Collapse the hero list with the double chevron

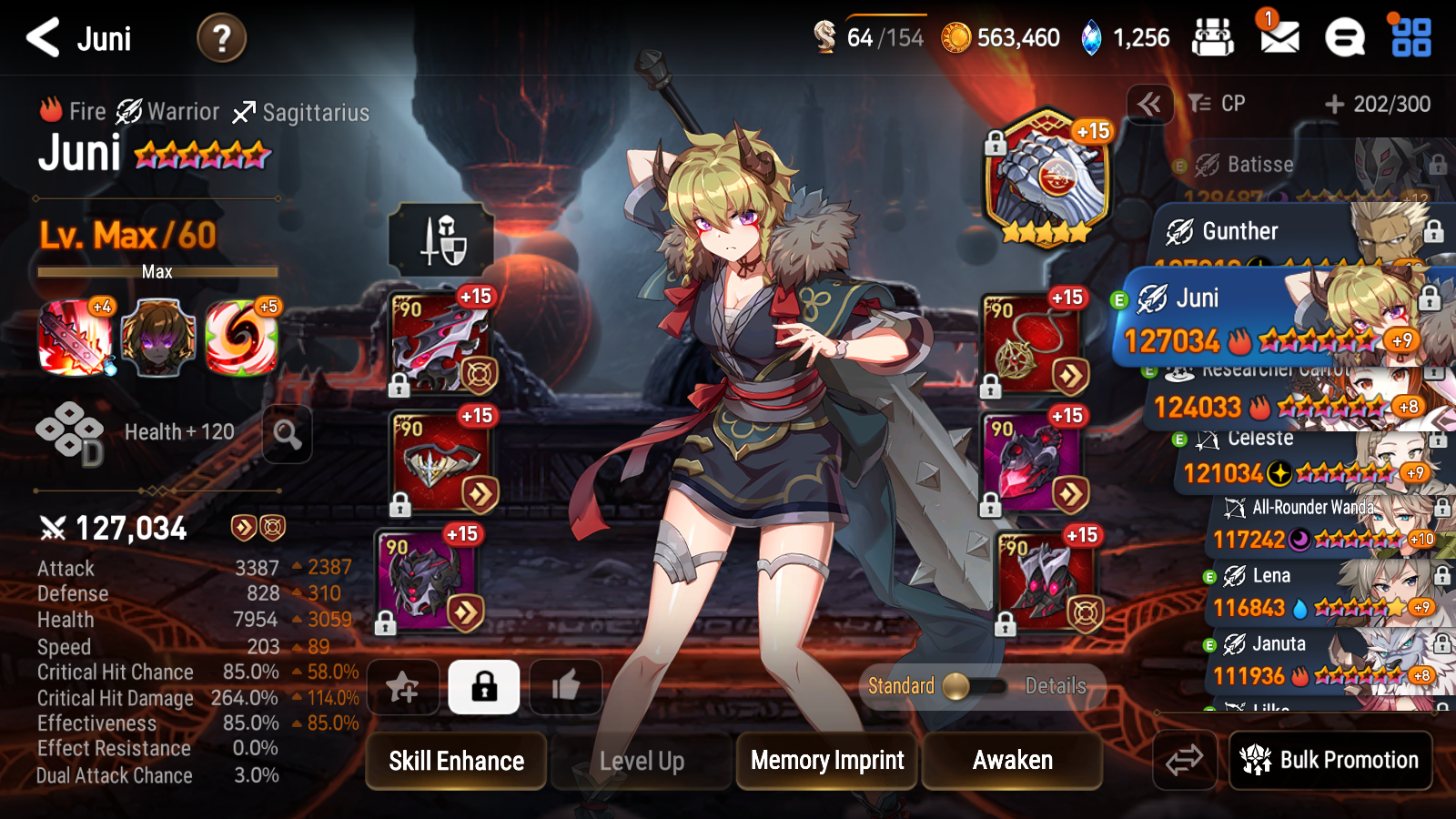coord(1149,104)
